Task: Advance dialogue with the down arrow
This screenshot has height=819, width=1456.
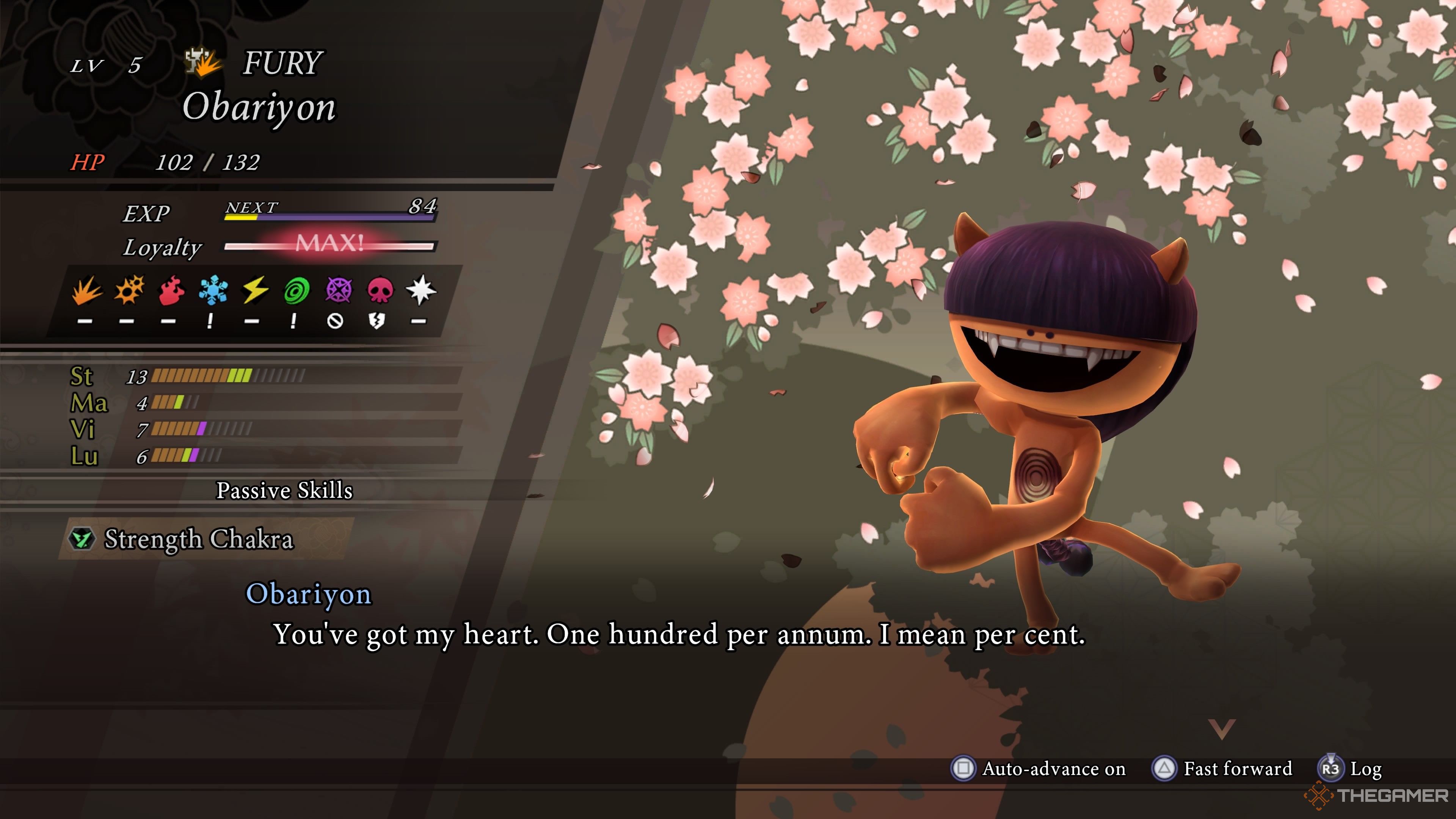Action: coord(1221,729)
